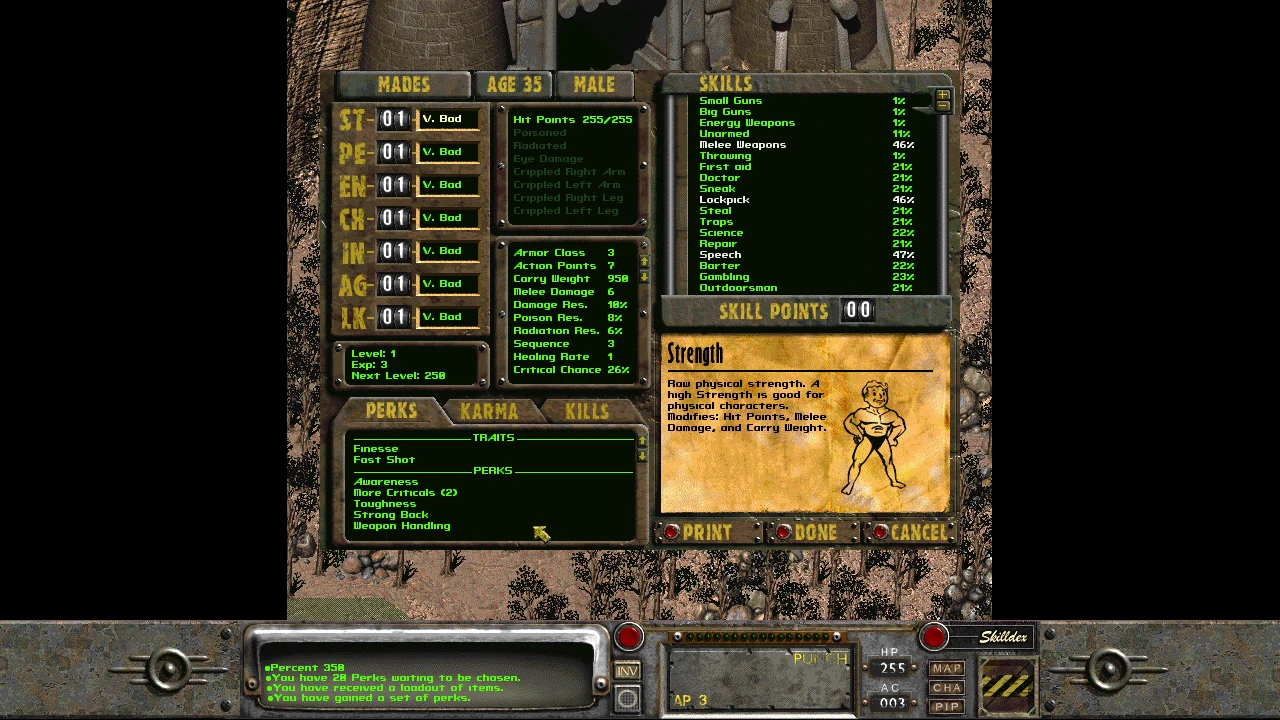Increase a skill with the plus button
1280x720 pixels.
tap(941, 93)
